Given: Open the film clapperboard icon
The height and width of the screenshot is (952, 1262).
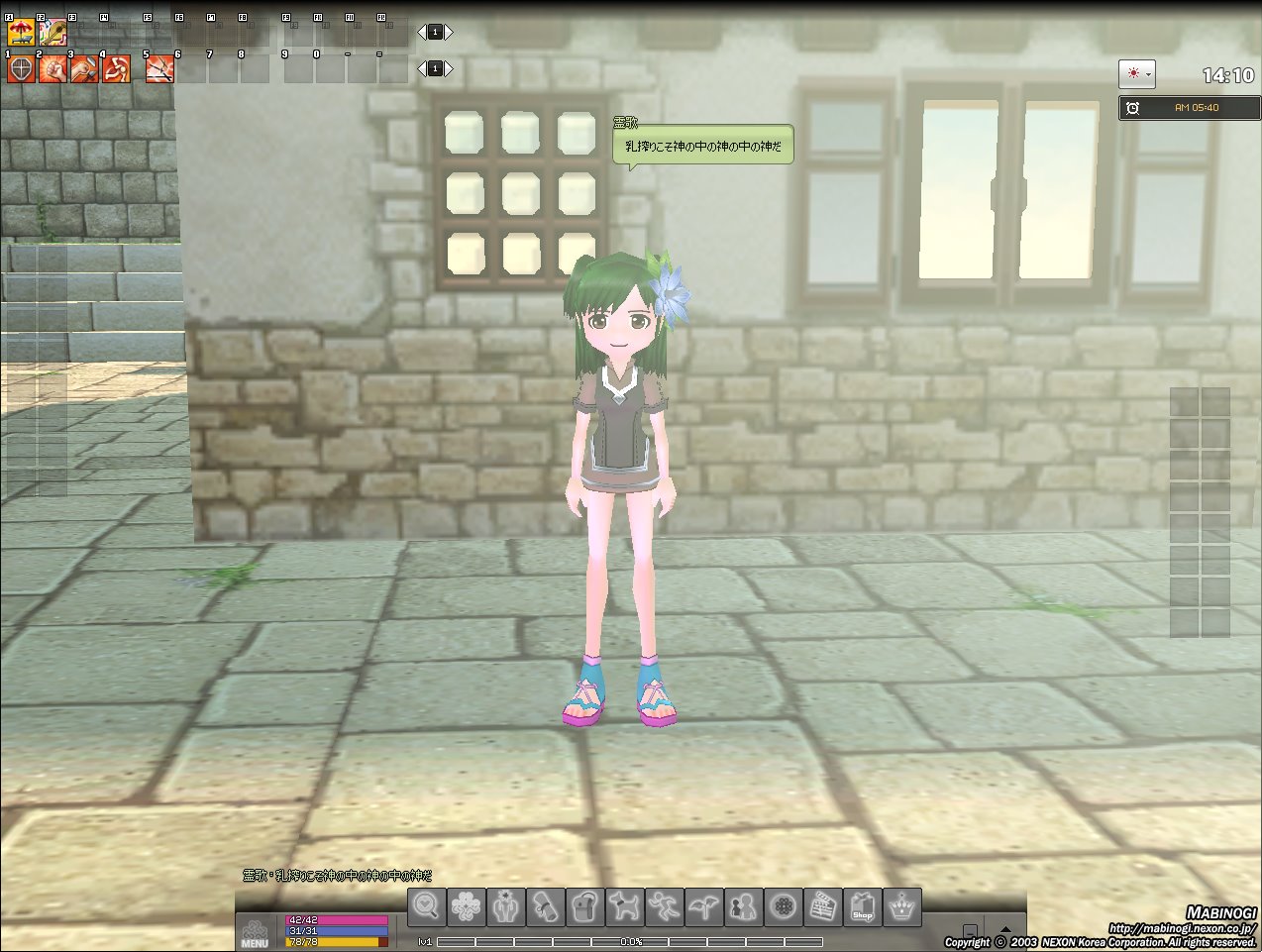Looking at the screenshot, I should tap(823, 906).
